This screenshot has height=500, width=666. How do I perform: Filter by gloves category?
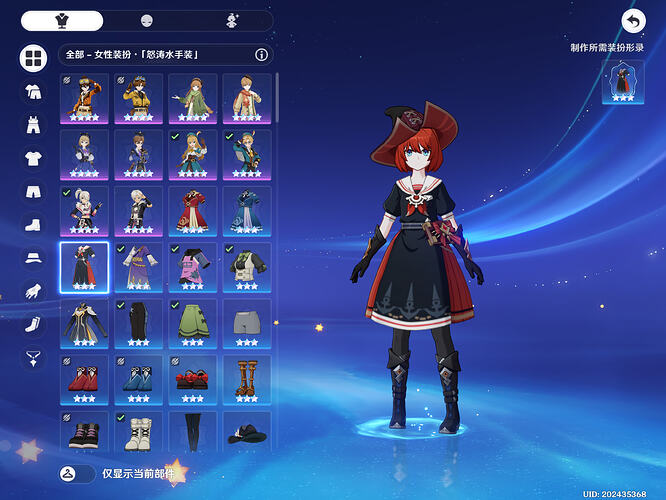coord(34,292)
